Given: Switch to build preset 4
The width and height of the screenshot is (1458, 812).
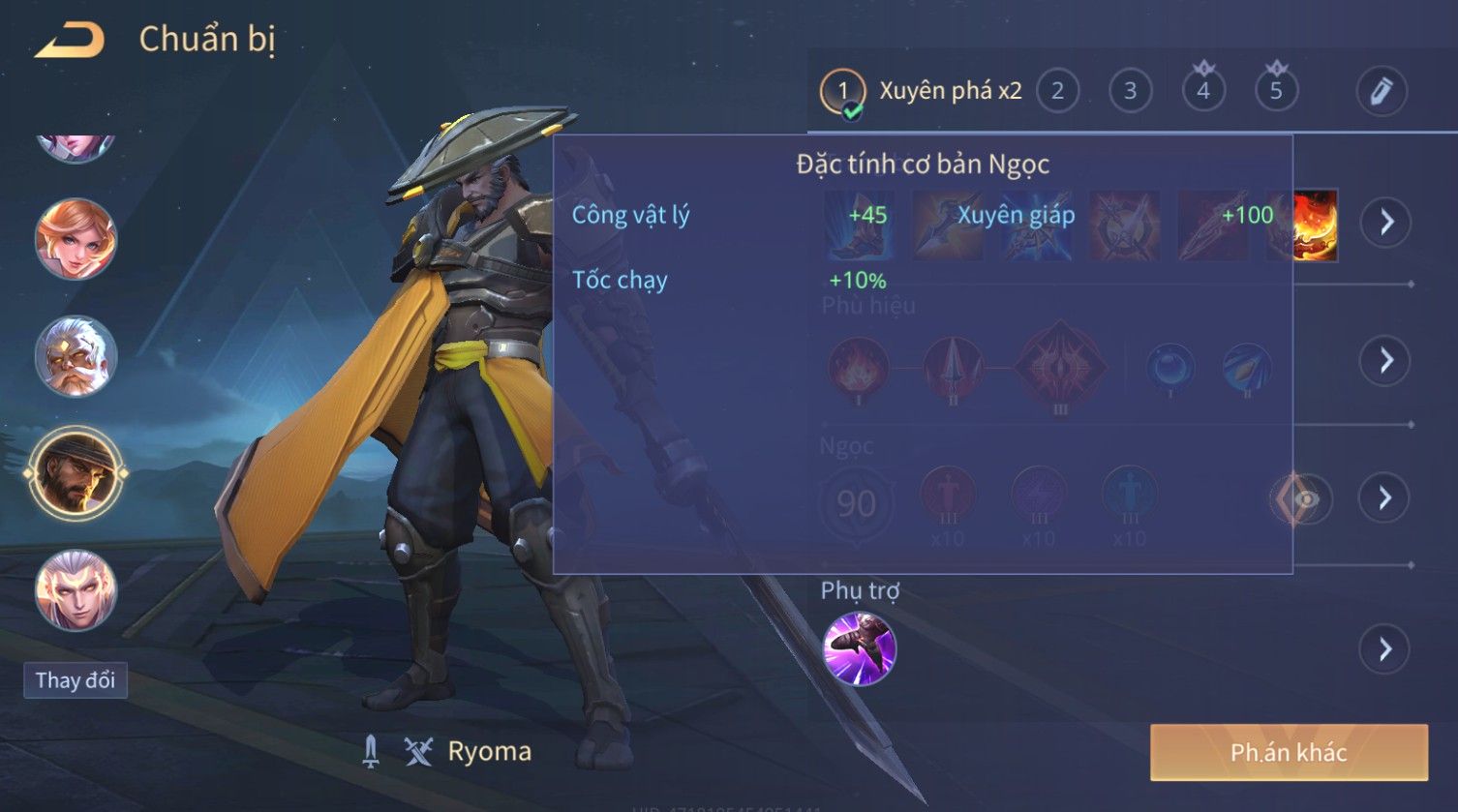Looking at the screenshot, I should pyautogui.click(x=1203, y=92).
